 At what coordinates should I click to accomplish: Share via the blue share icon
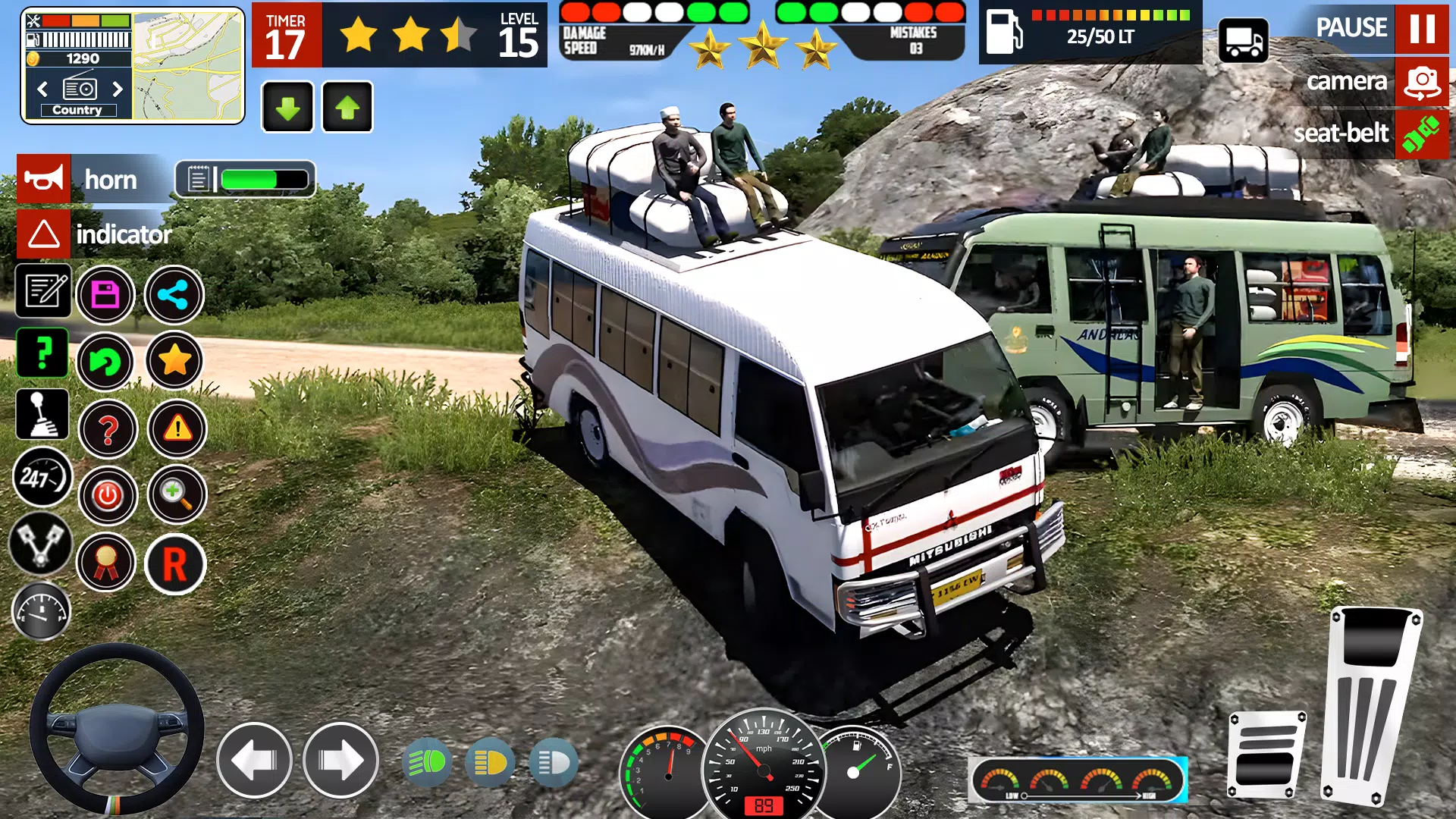[x=174, y=294]
